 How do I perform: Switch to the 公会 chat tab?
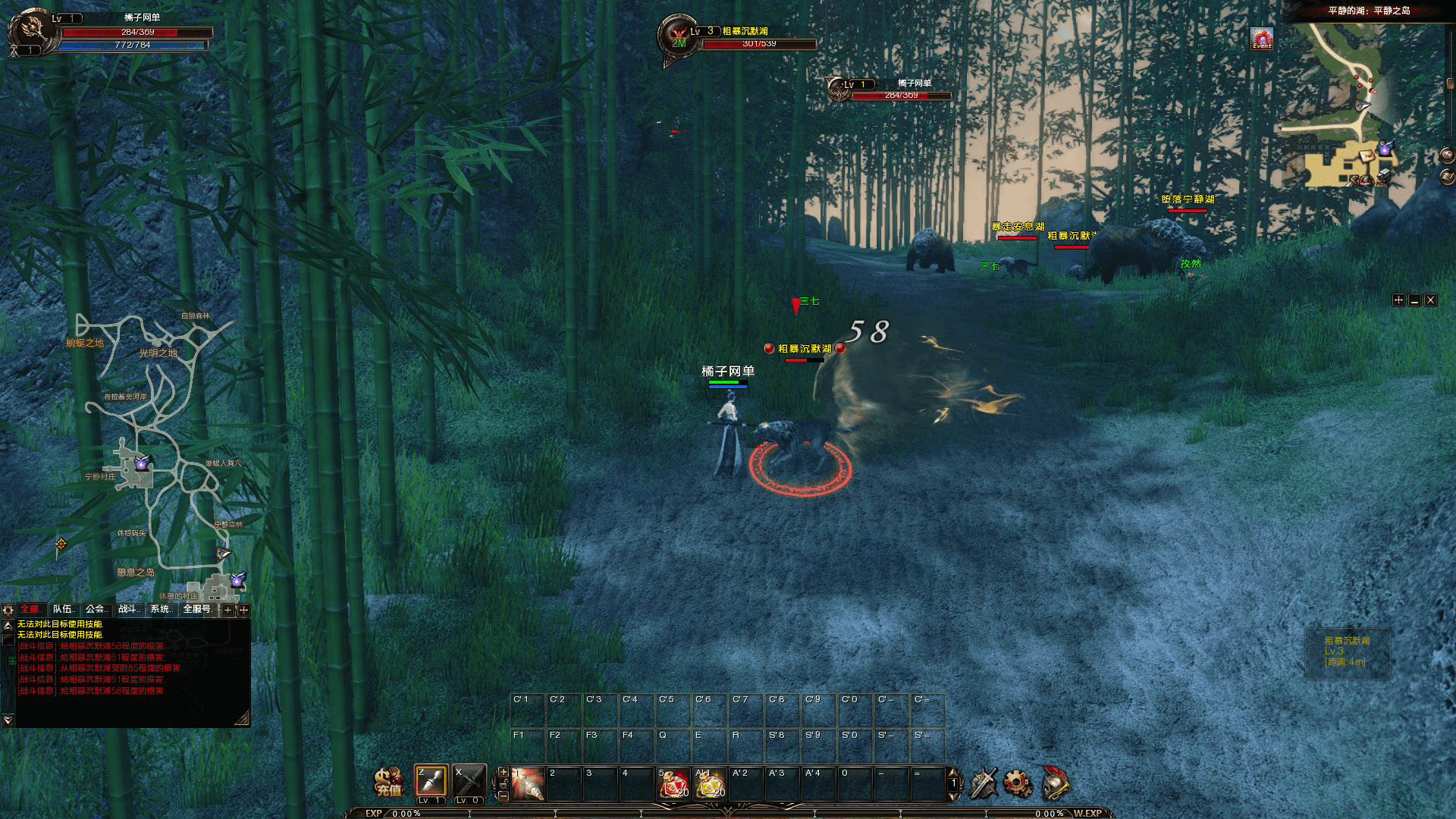click(96, 609)
